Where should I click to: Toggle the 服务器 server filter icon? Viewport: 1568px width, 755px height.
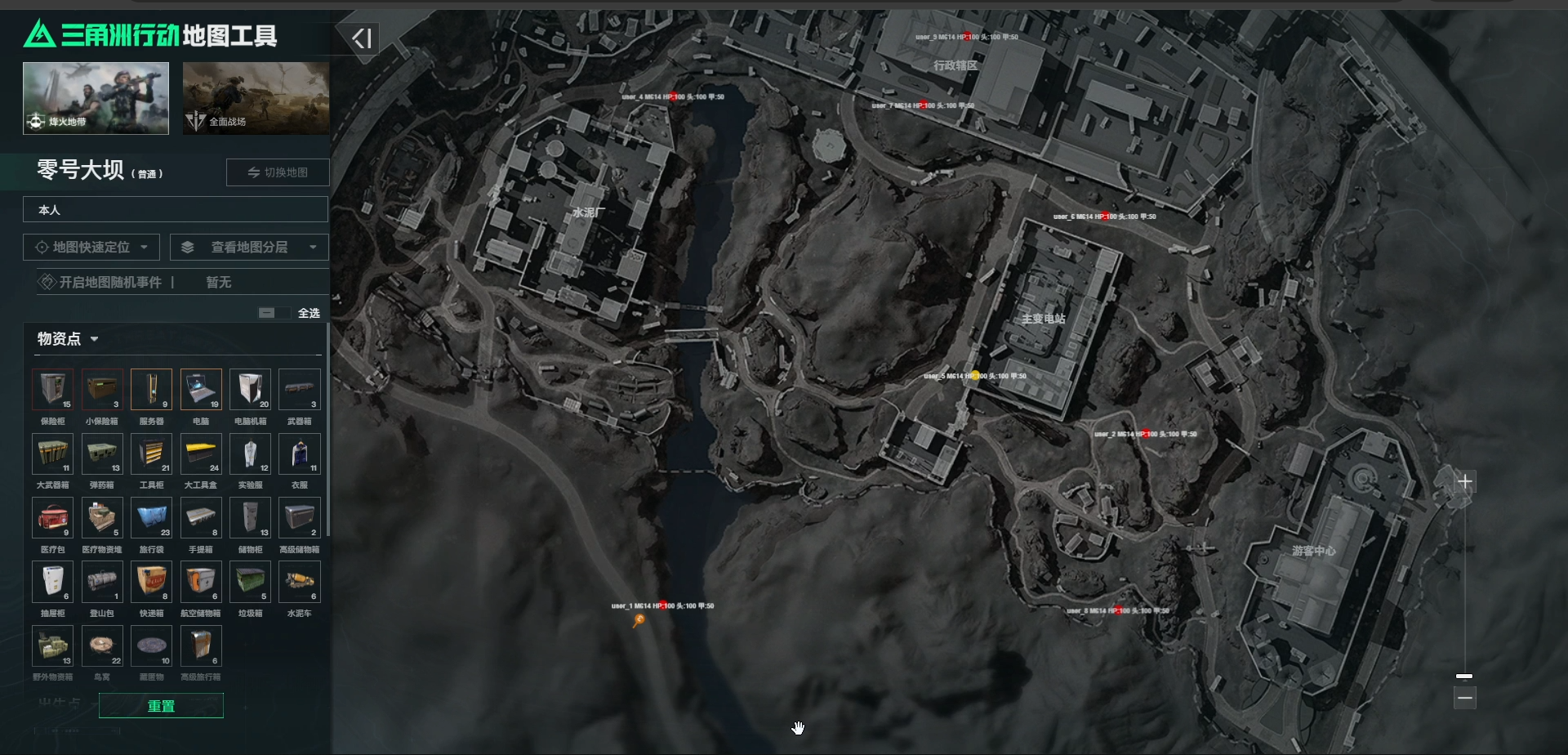click(x=152, y=390)
